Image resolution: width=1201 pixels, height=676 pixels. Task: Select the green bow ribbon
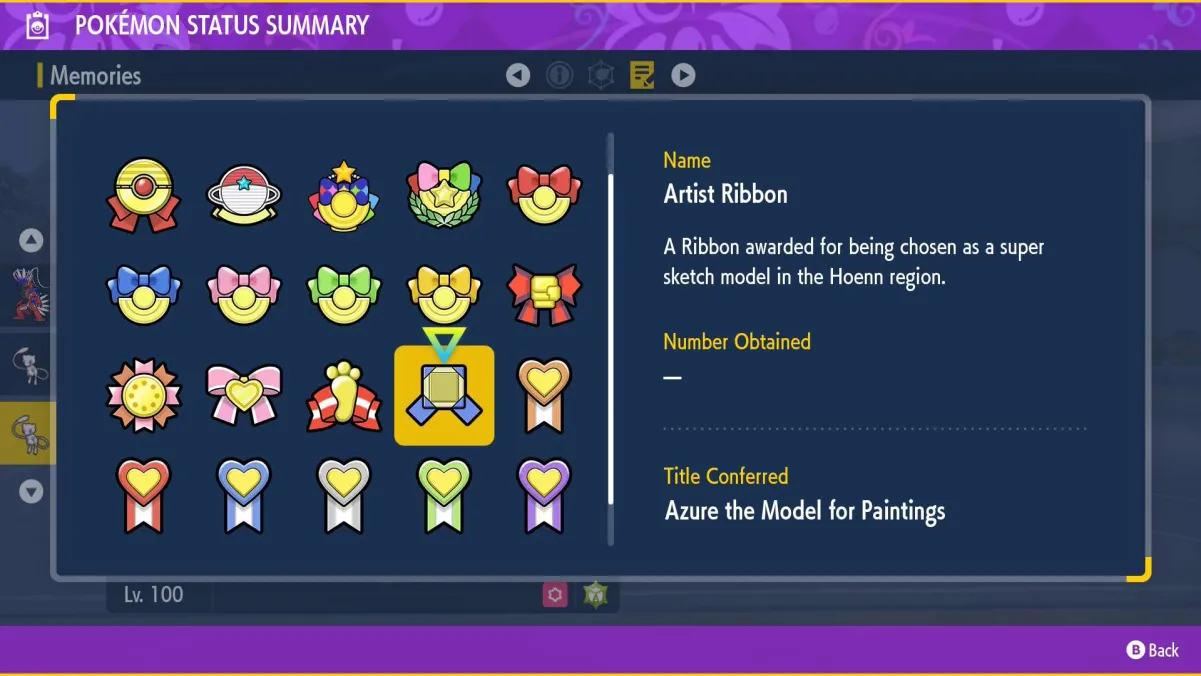344,295
